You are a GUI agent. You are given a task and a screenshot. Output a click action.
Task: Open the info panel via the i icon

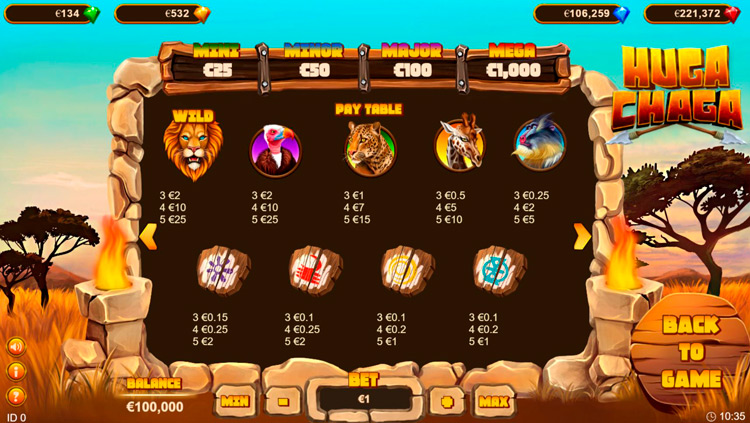click(16, 370)
